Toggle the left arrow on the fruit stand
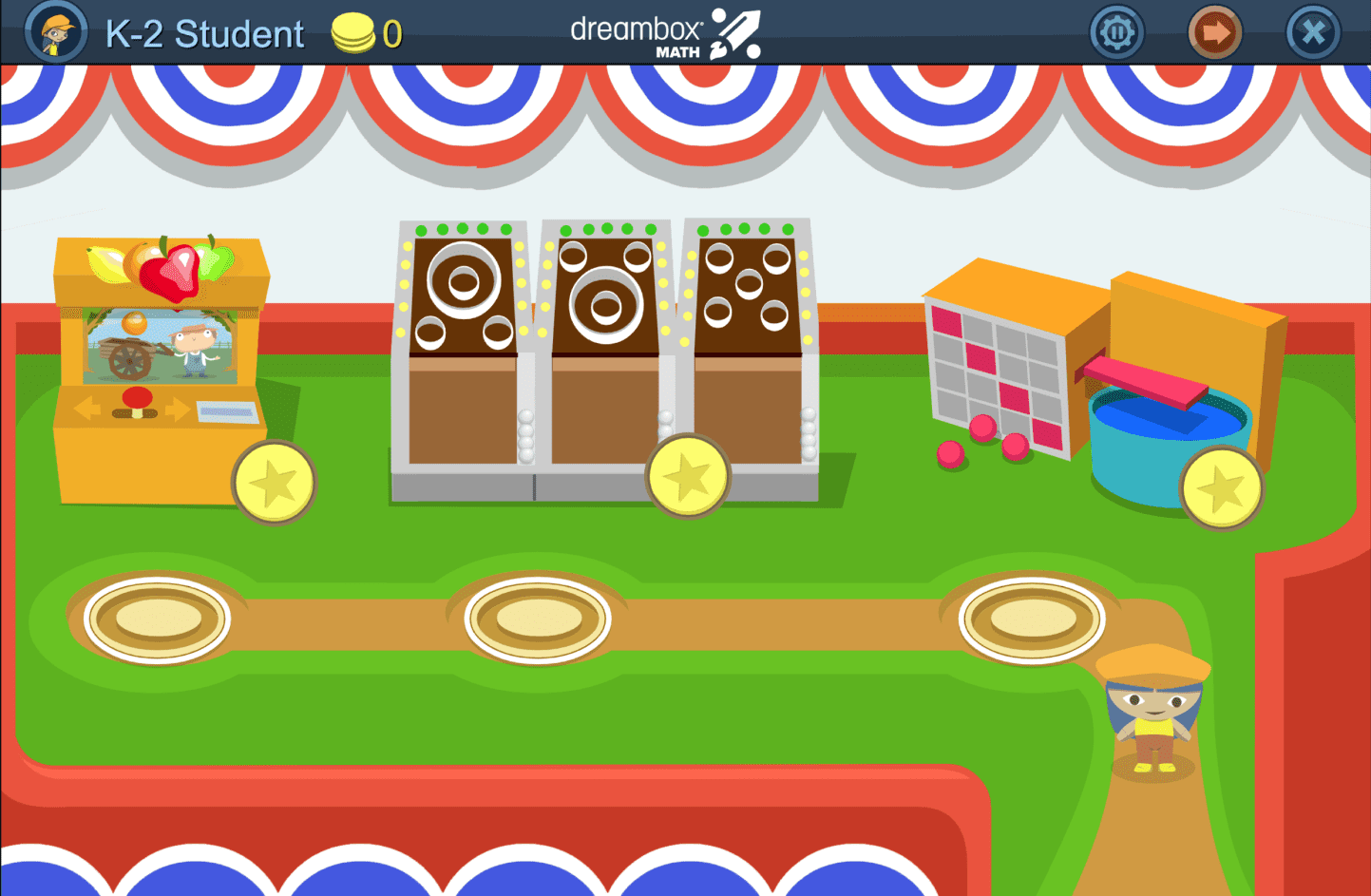Viewport: 1371px width, 896px height. (x=87, y=409)
